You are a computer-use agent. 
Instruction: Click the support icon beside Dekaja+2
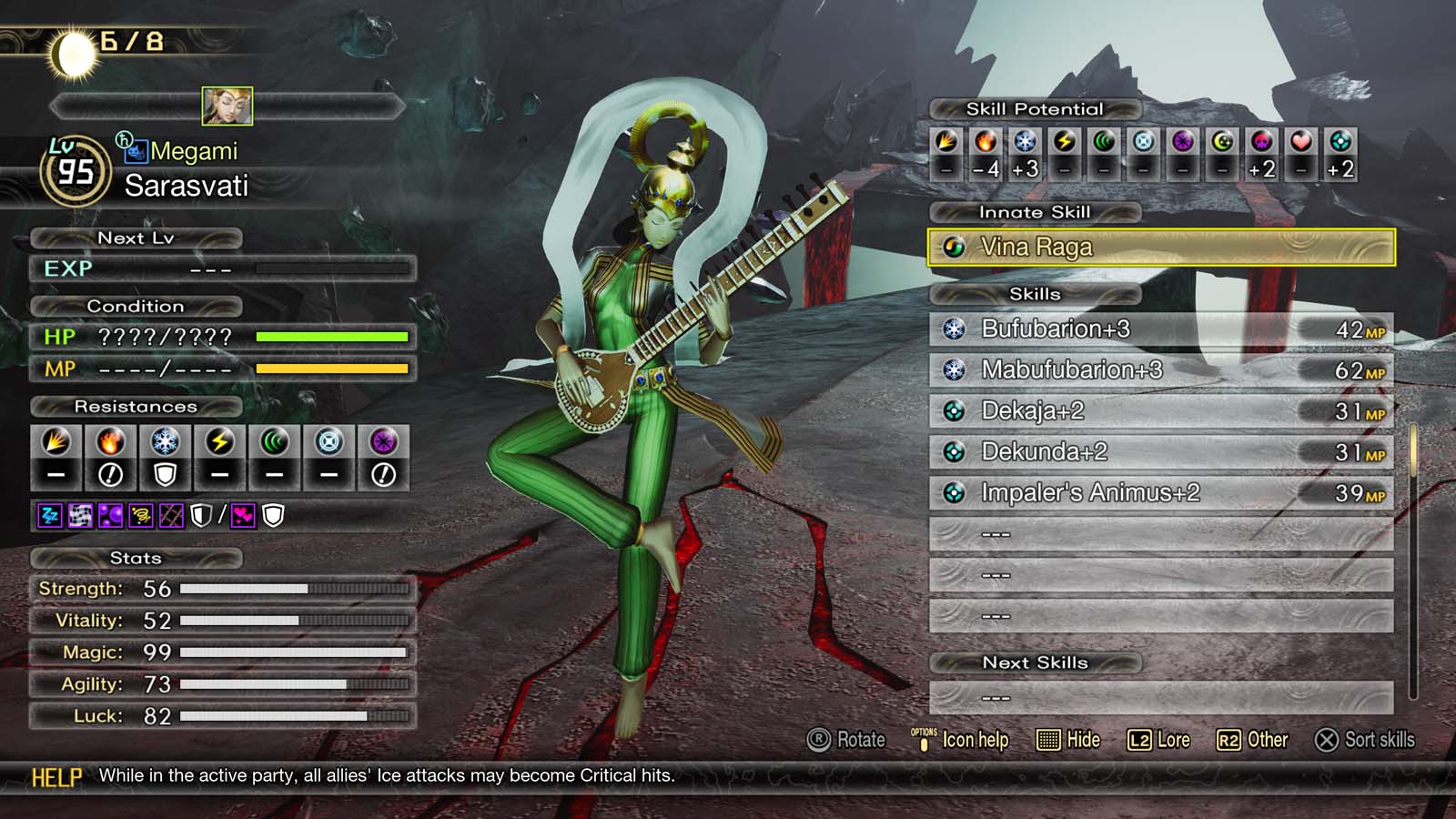click(x=955, y=411)
